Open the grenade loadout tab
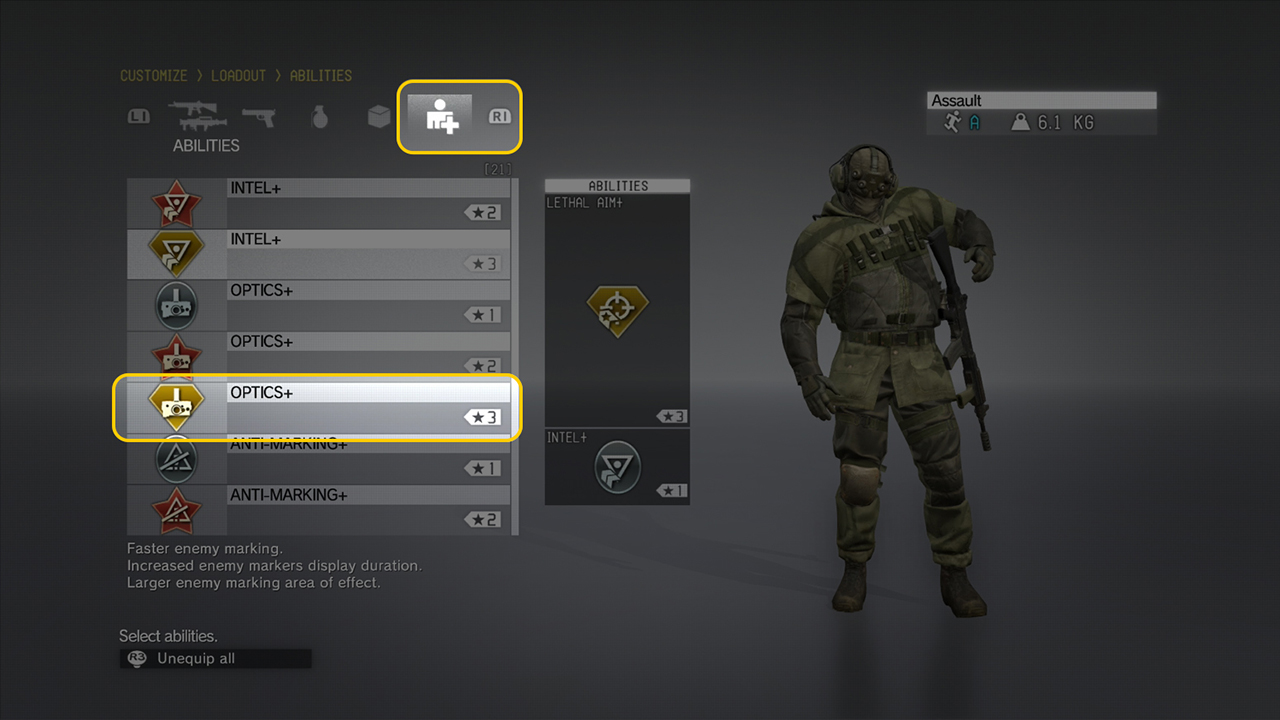Viewport: 1280px width, 720px height. [319, 117]
